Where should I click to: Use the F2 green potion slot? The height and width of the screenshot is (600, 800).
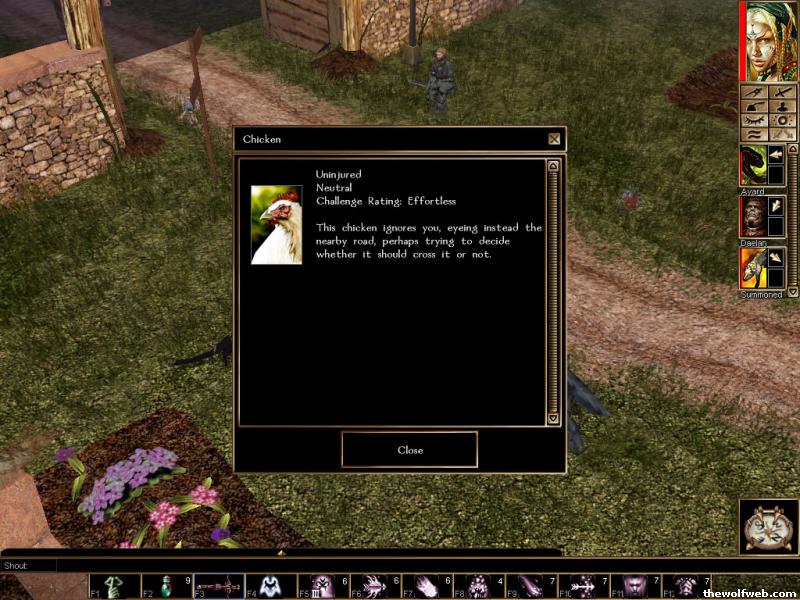coord(166,586)
